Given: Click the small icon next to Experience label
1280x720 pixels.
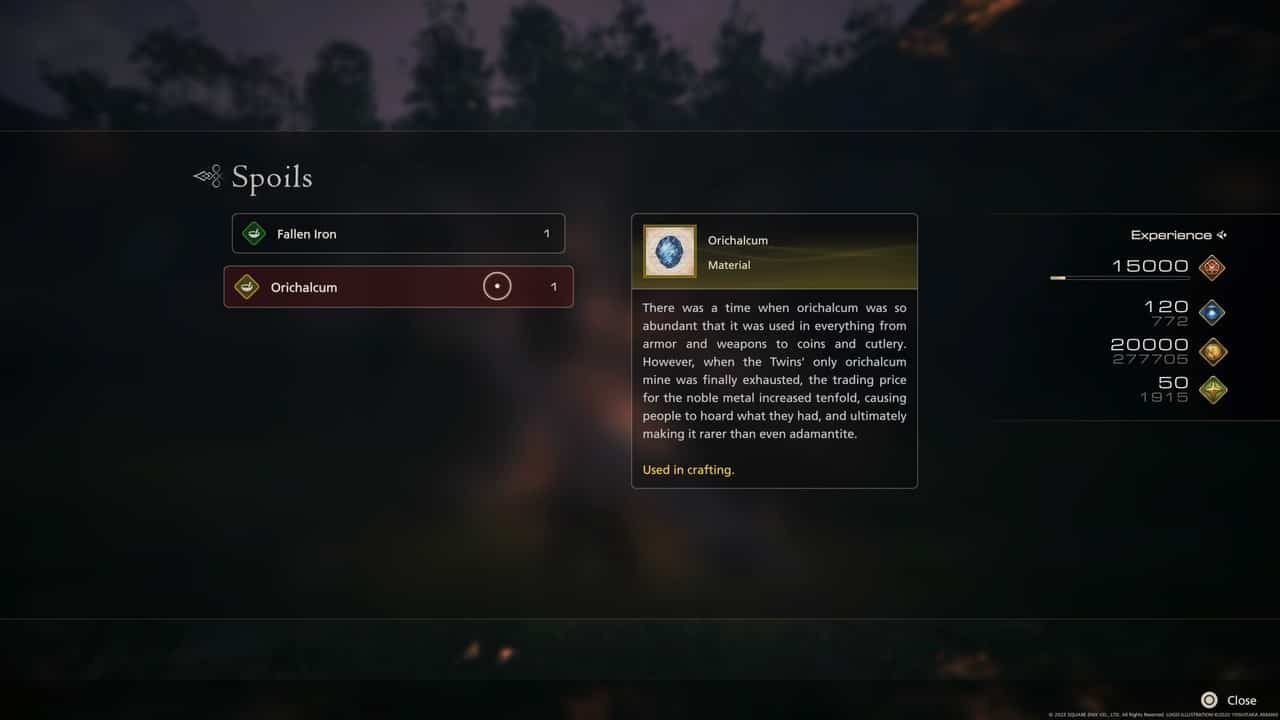Looking at the screenshot, I should (1222, 235).
